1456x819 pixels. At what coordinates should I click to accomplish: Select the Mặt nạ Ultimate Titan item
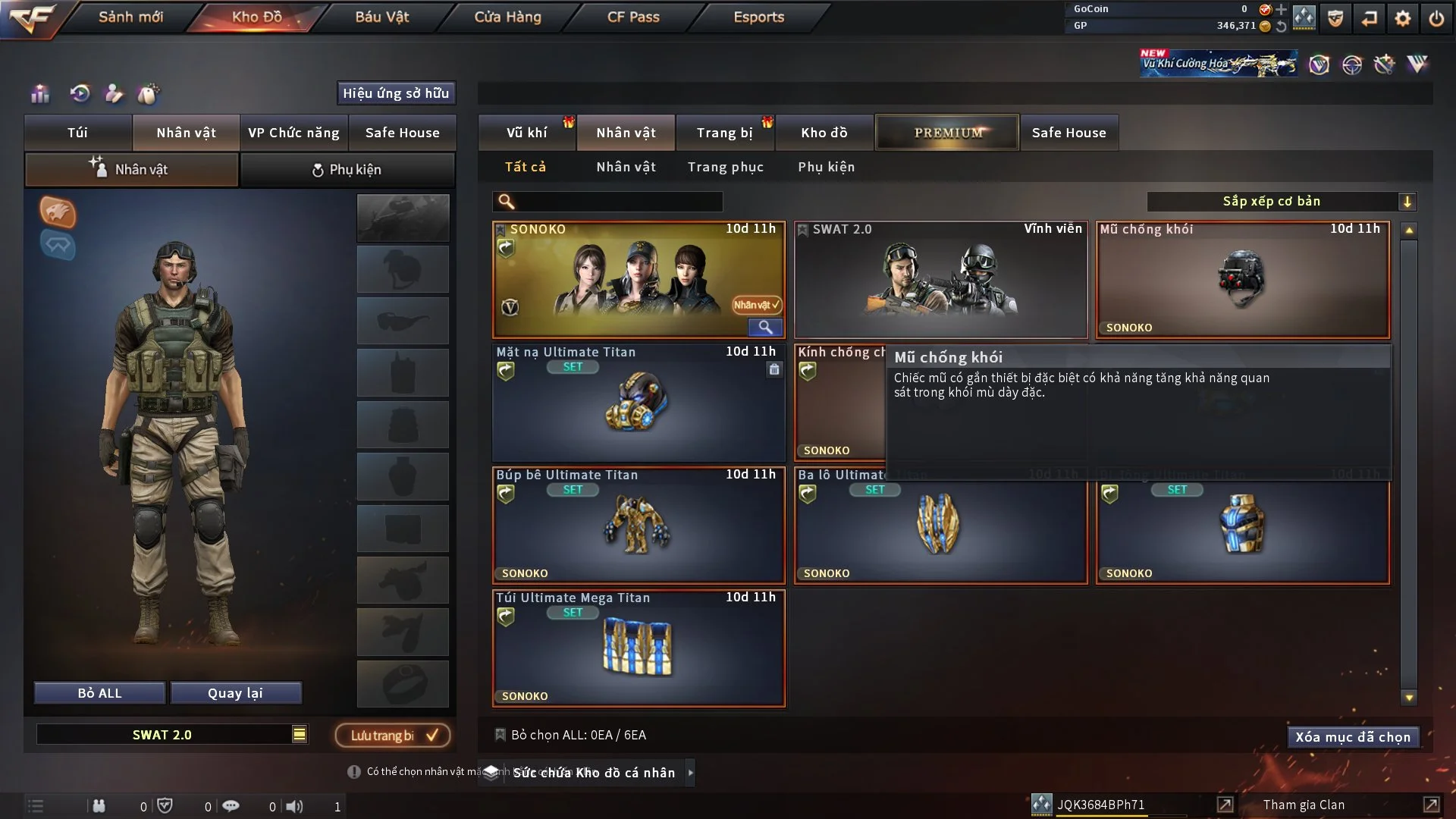click(x=638, y=402)
